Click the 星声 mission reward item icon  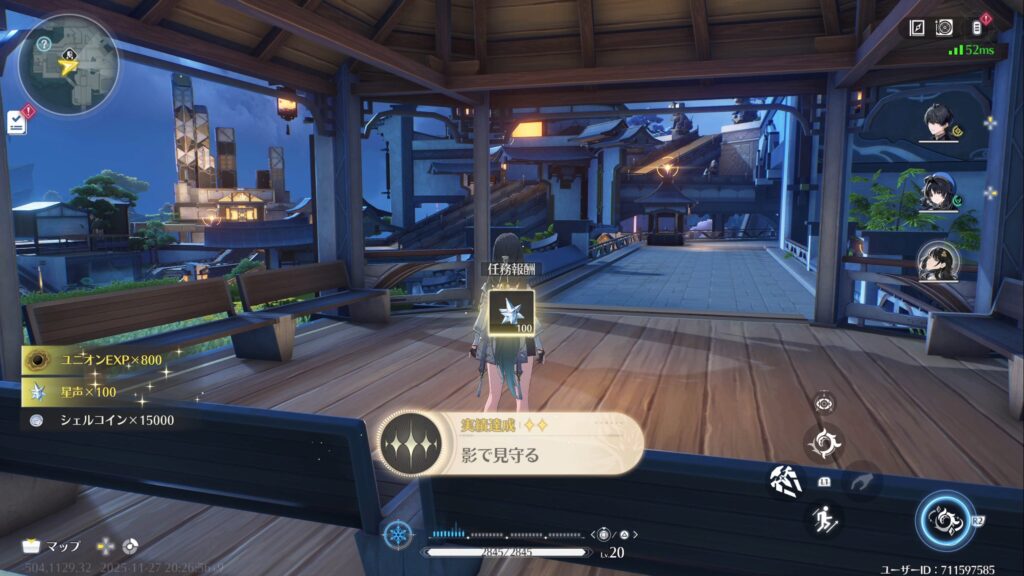click(510, 311)
